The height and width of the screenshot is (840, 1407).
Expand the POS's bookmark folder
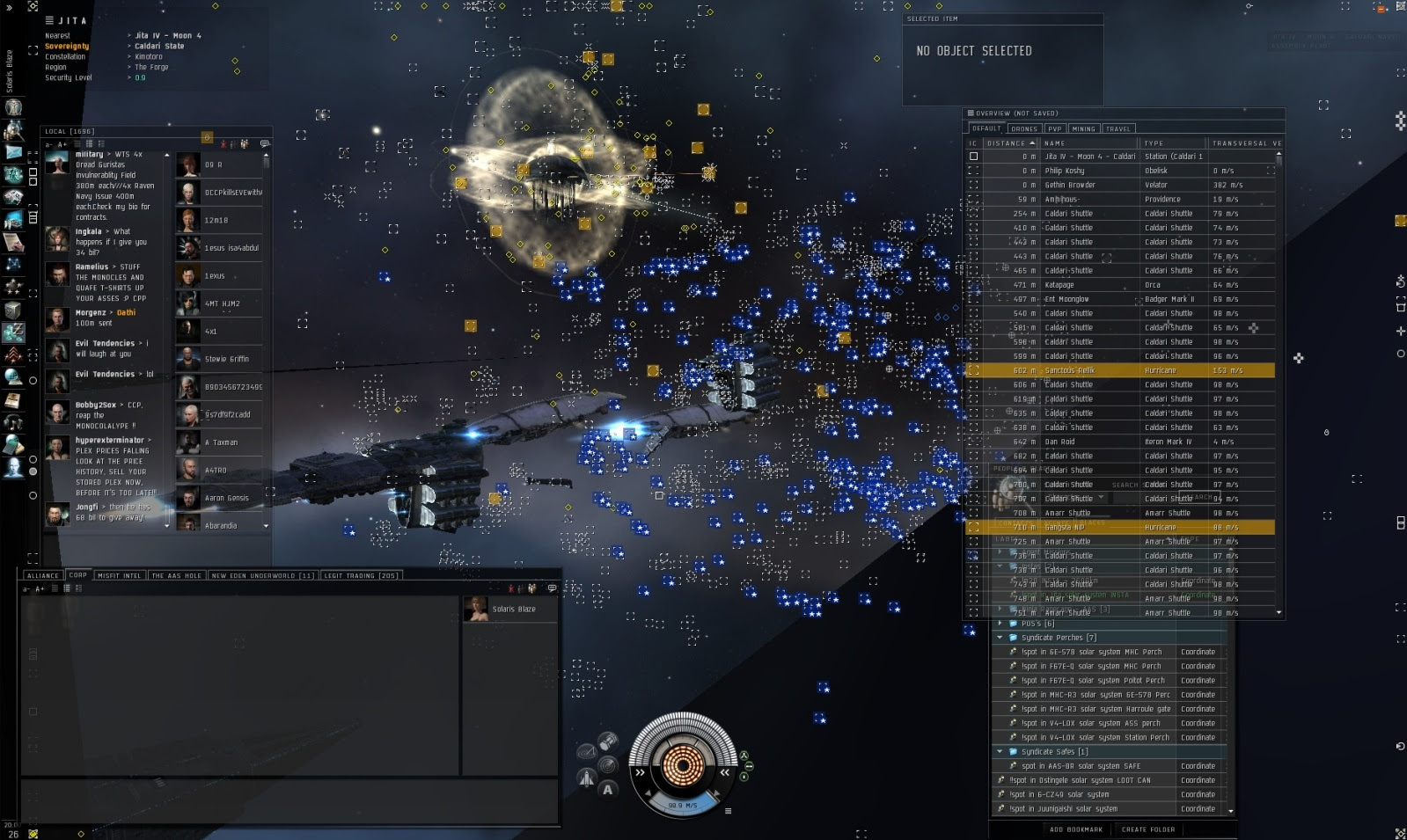coord(1000,624)
